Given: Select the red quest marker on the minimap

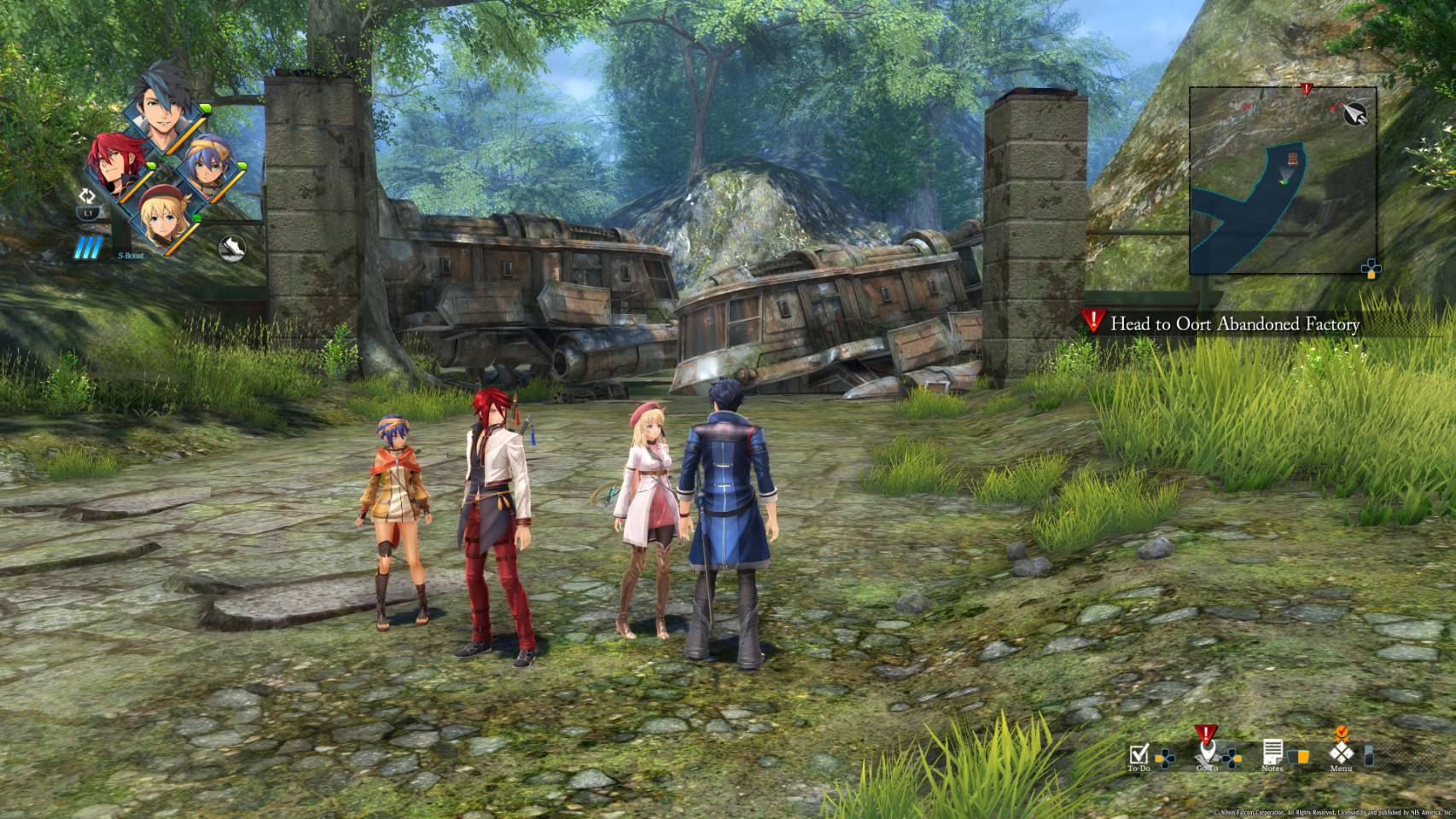Looking at the screenshot, I should point(1305,89).
